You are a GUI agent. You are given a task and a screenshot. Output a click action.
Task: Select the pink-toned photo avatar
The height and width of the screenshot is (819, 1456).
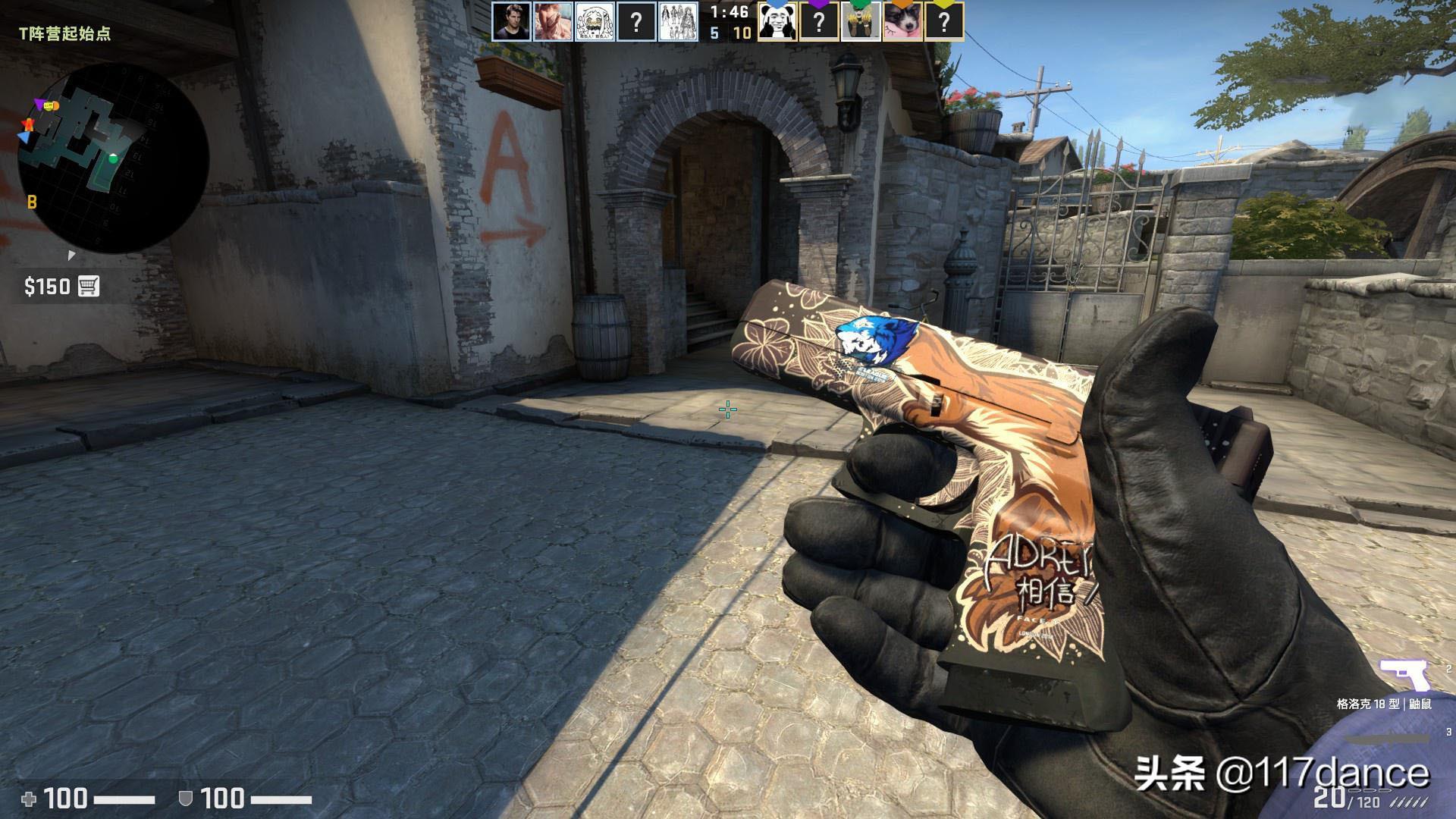point(553,22)
